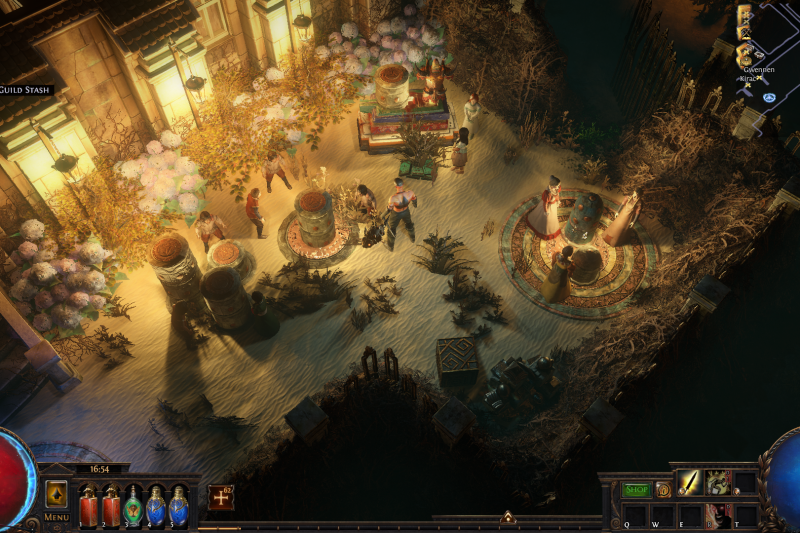This screenshot has width=800, height=533.
Task: Use the second red life flask
Action: point(110,505)
